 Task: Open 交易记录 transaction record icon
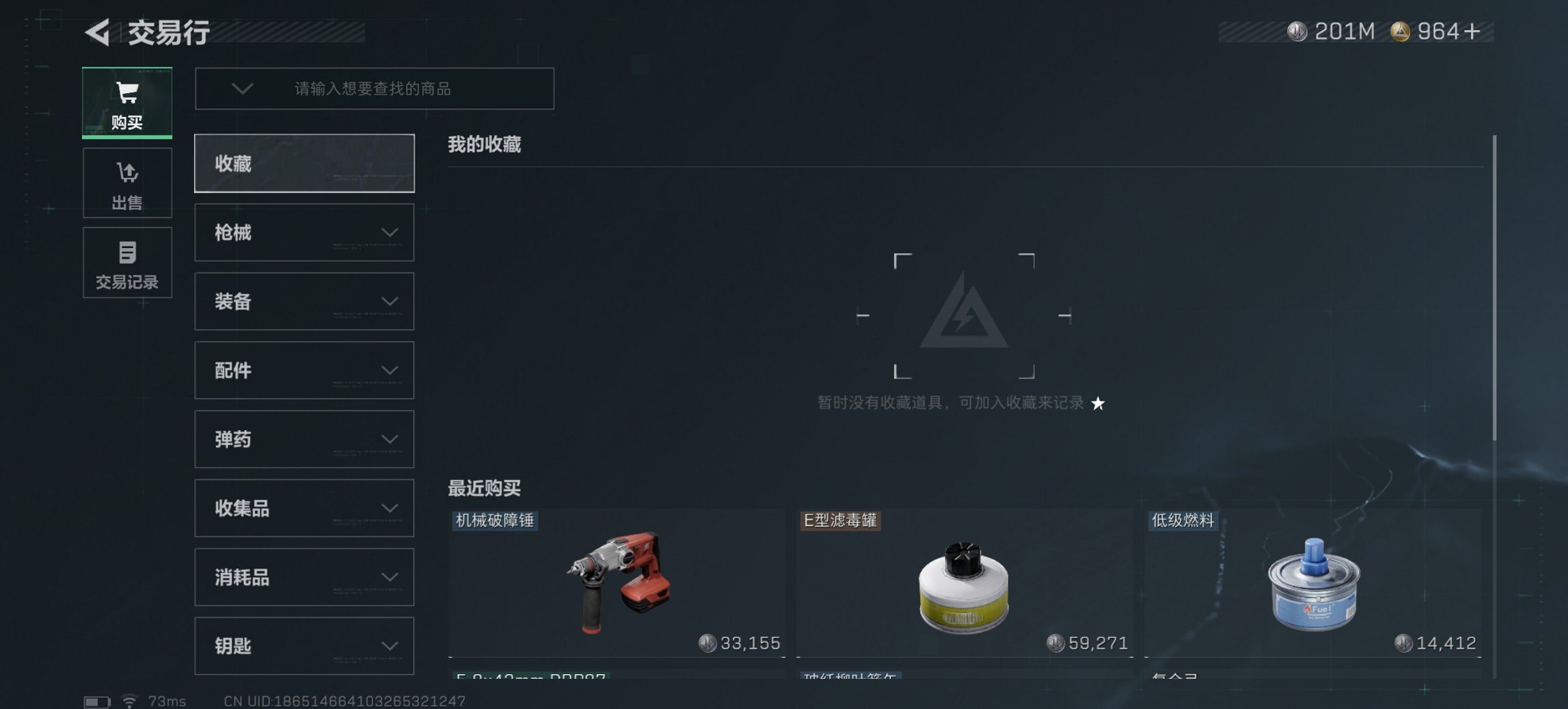[127, 263]
